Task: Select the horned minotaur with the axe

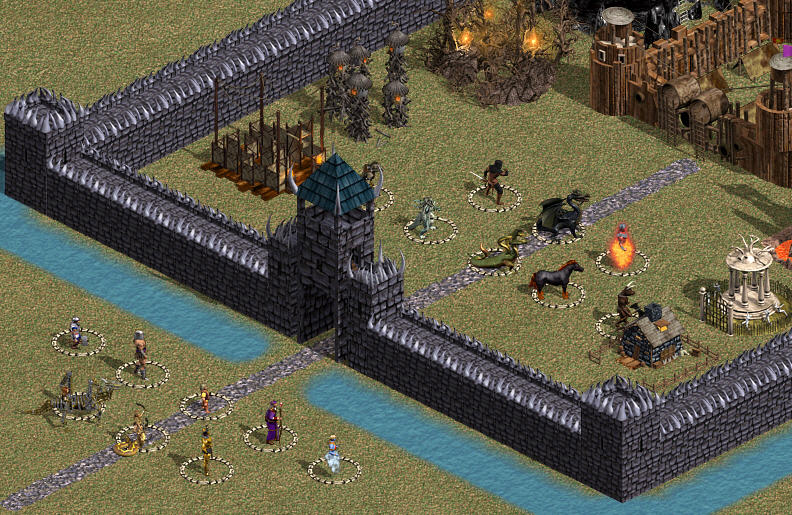Action: [x=625, y=305]
